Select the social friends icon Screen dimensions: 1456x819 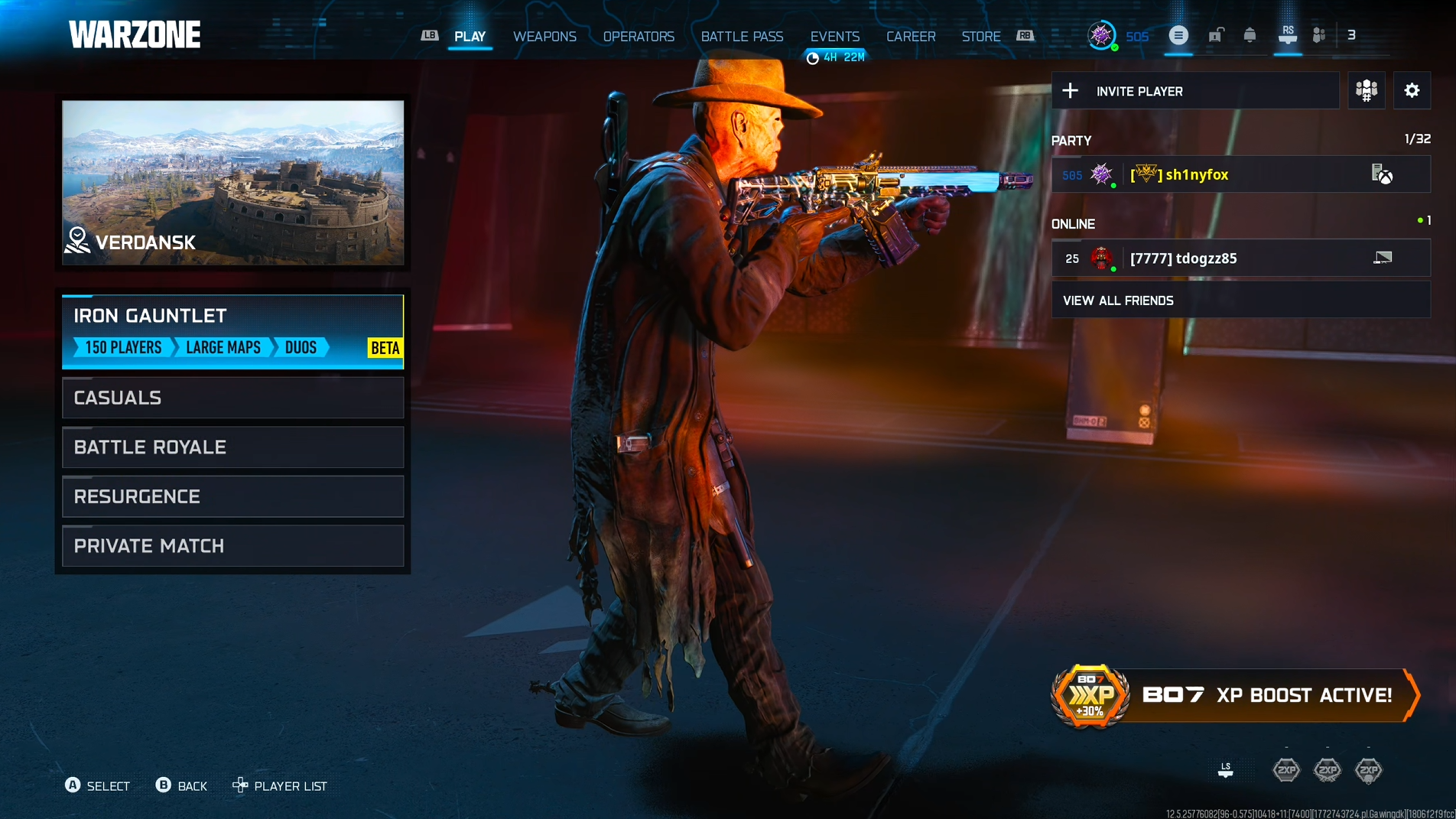1318,35
